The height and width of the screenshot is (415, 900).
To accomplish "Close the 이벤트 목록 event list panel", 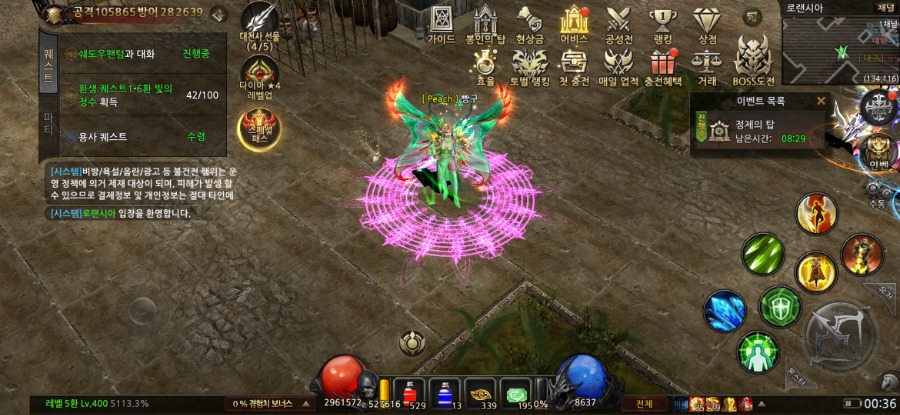I will coord(821,101).
